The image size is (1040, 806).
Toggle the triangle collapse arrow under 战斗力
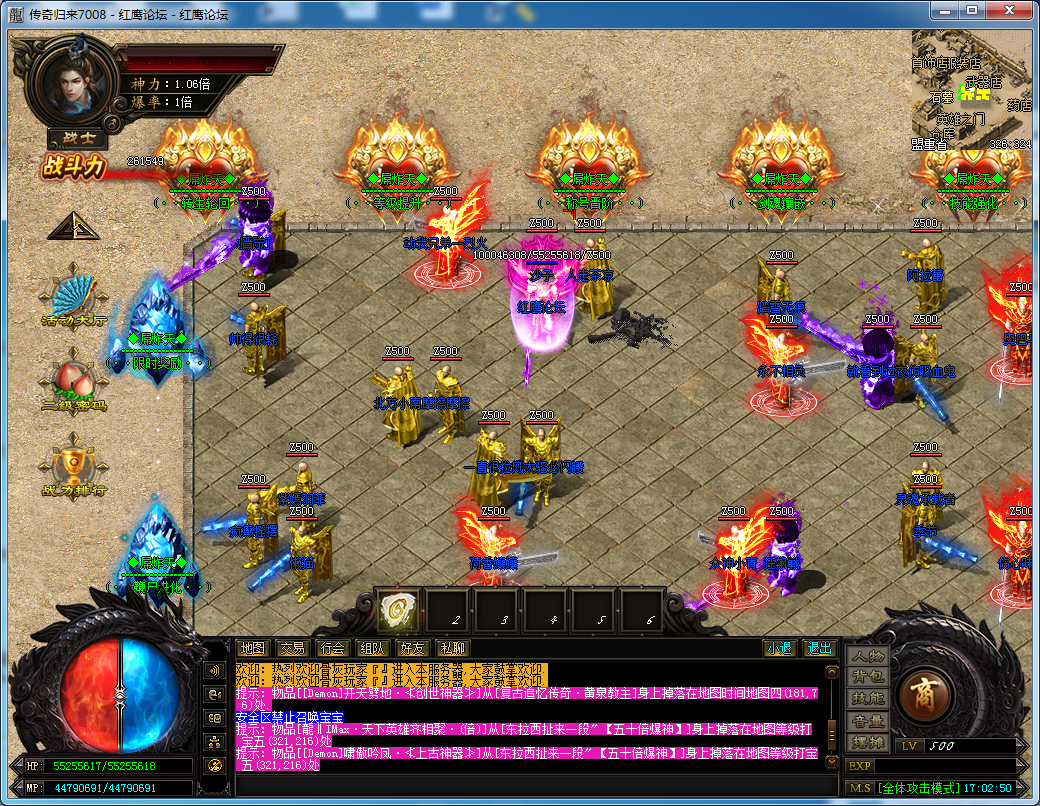click(74, 226)
